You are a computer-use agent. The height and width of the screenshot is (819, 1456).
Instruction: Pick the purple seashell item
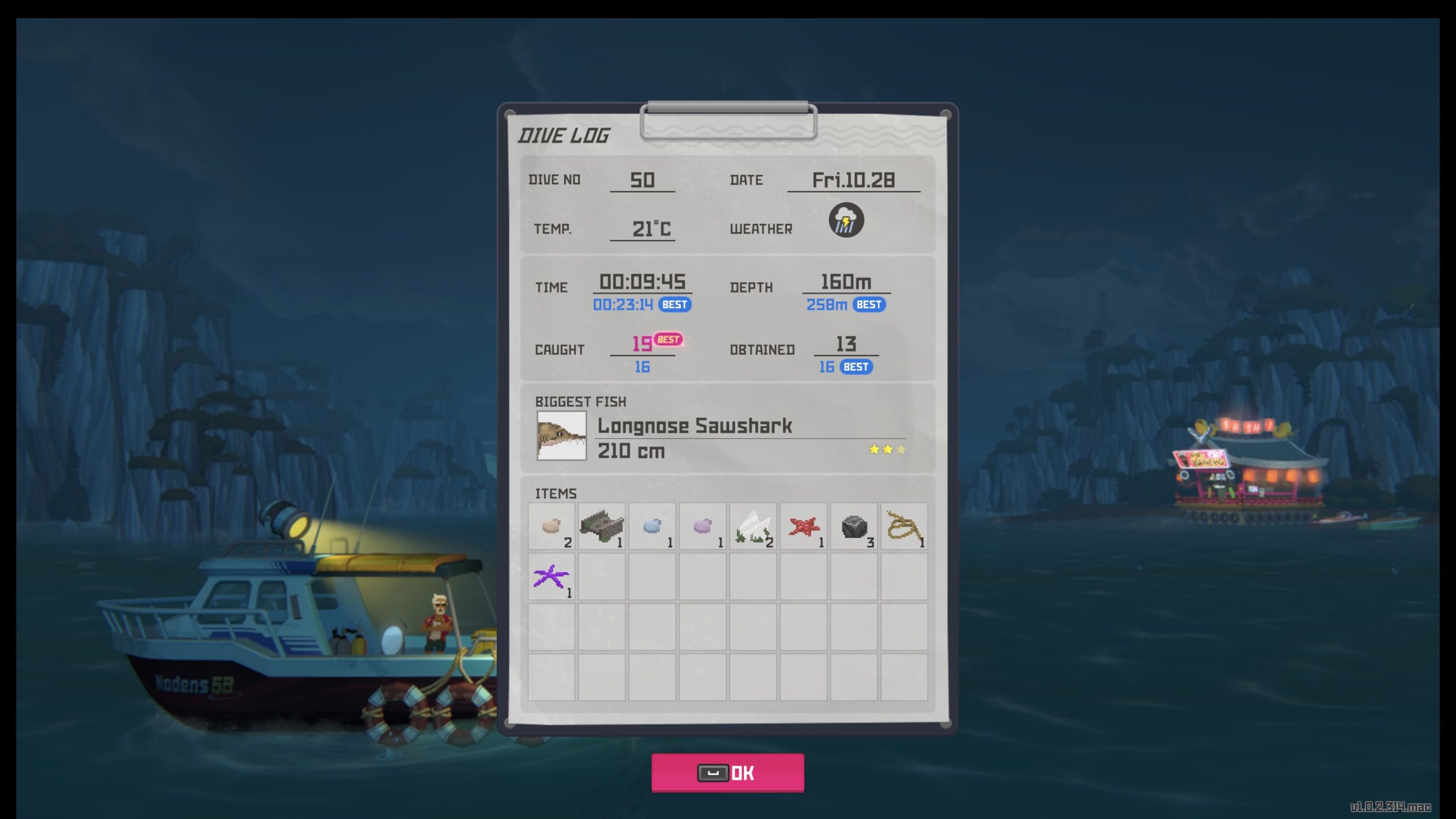[702, 526]
